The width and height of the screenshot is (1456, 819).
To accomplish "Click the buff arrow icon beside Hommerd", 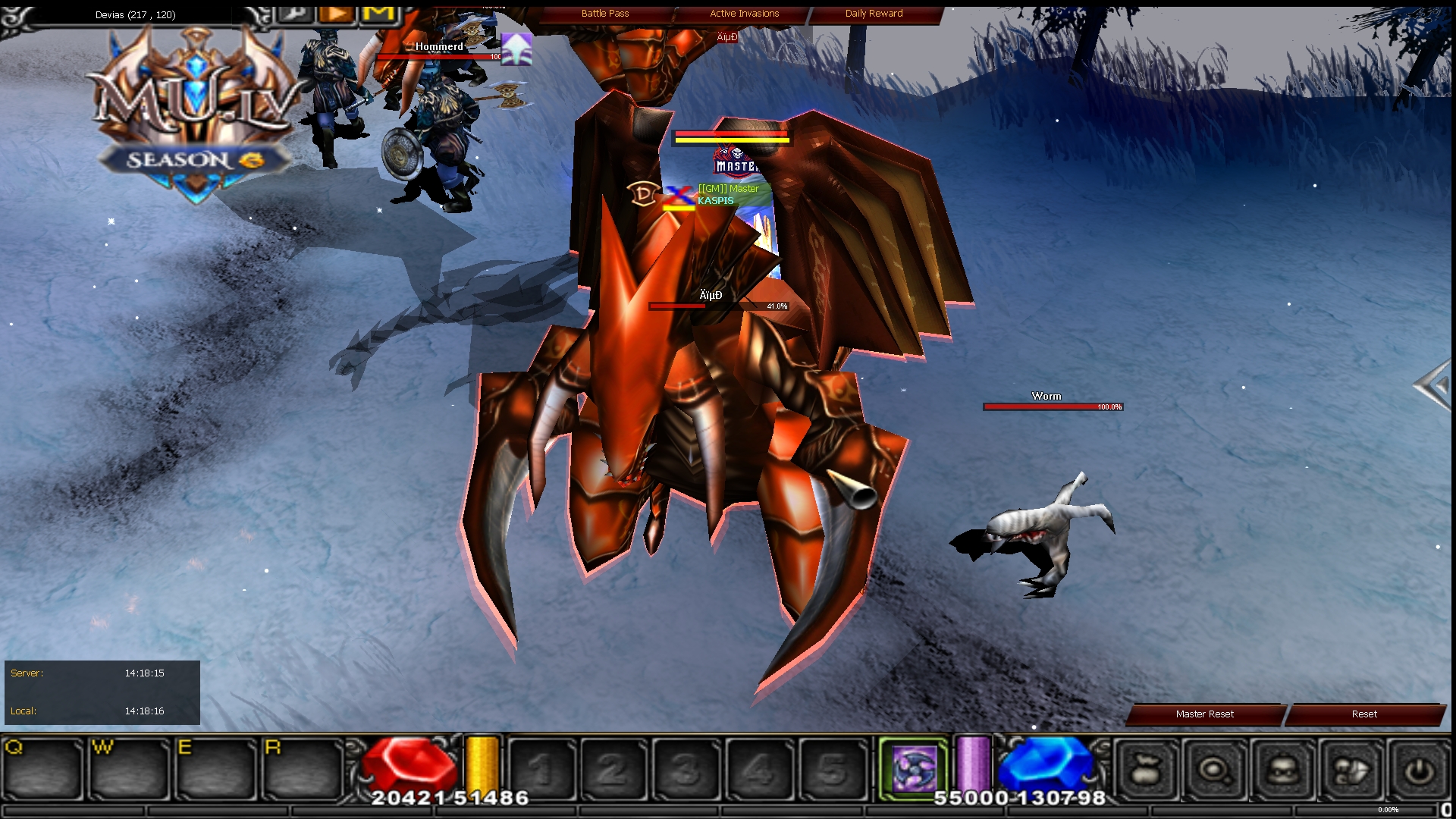I will (x=515, y=51).
